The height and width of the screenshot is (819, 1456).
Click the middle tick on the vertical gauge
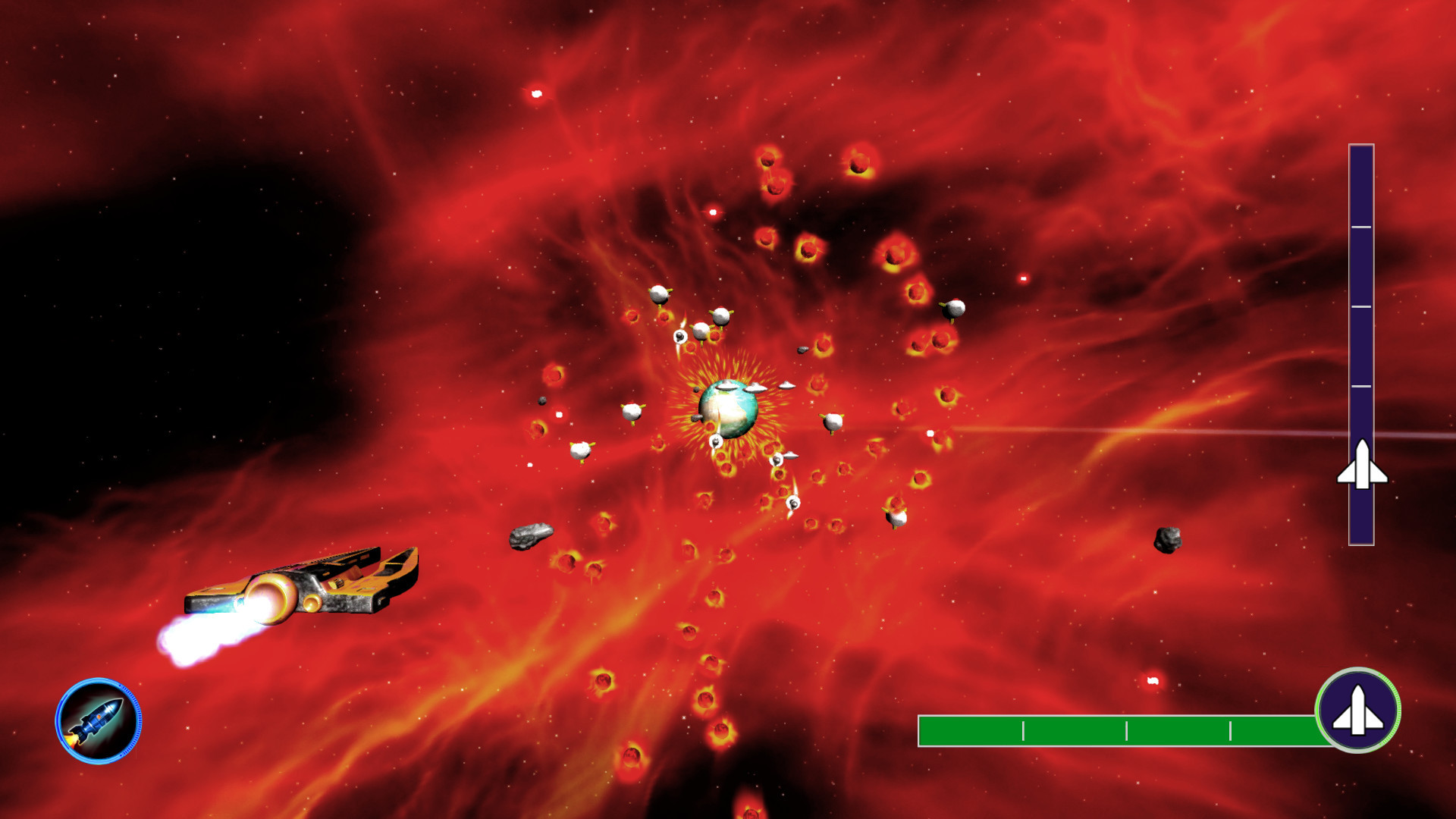click(1362, 306)
